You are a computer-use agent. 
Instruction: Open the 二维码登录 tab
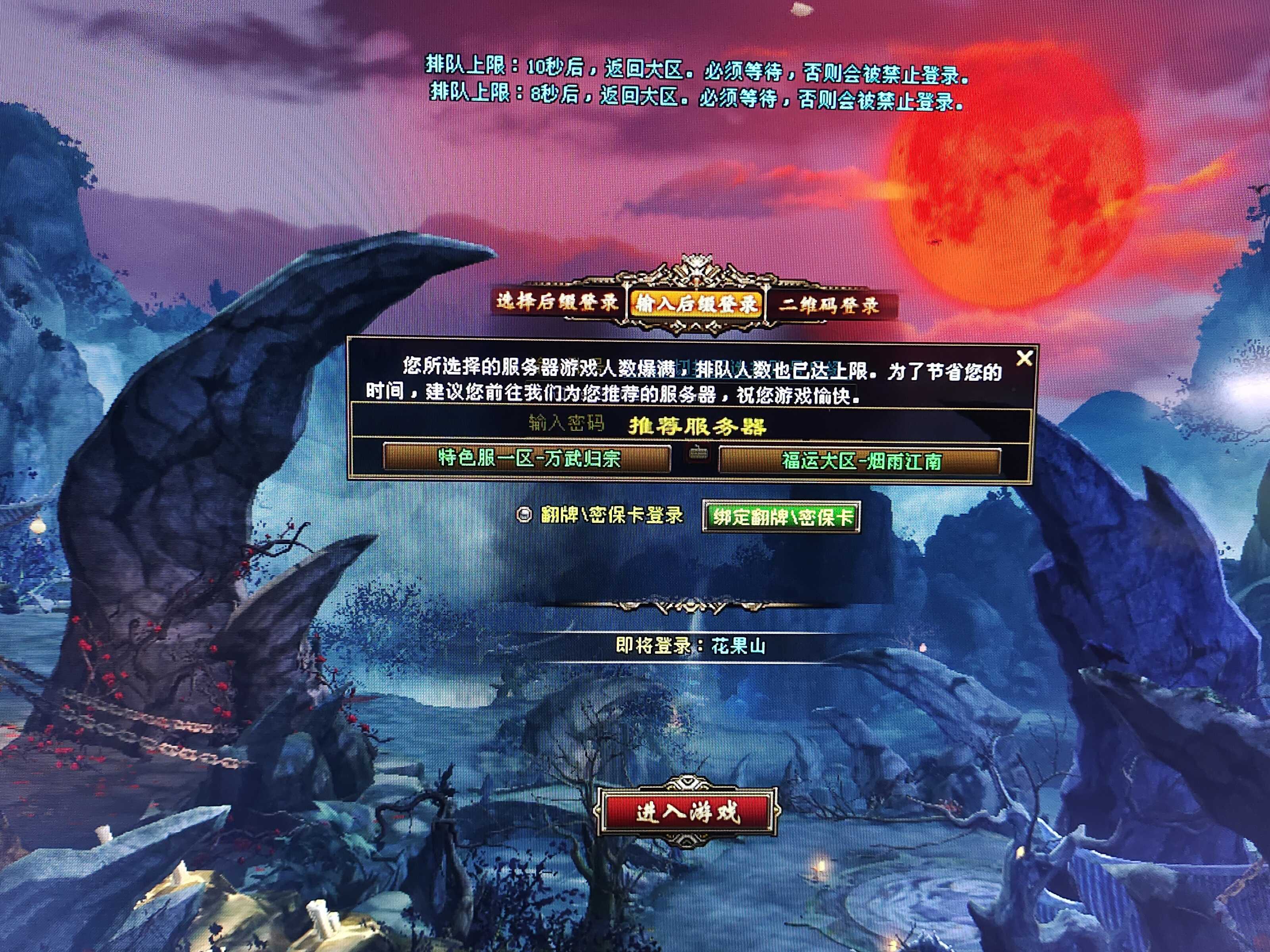(x=829, y=305)
